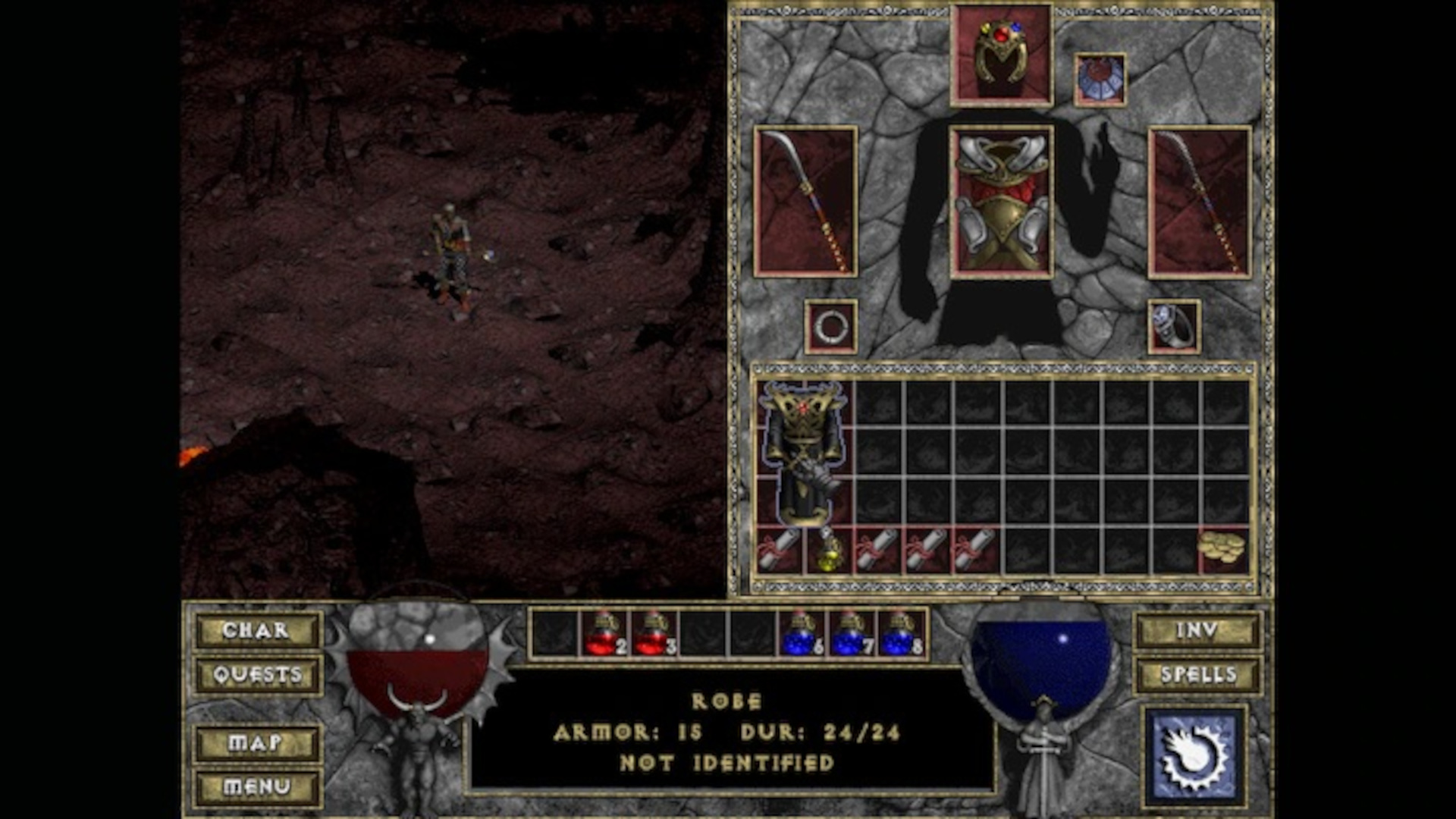Toggle the INV panel closed
Screen dimensions: 1456x819
coord(1197,631)
